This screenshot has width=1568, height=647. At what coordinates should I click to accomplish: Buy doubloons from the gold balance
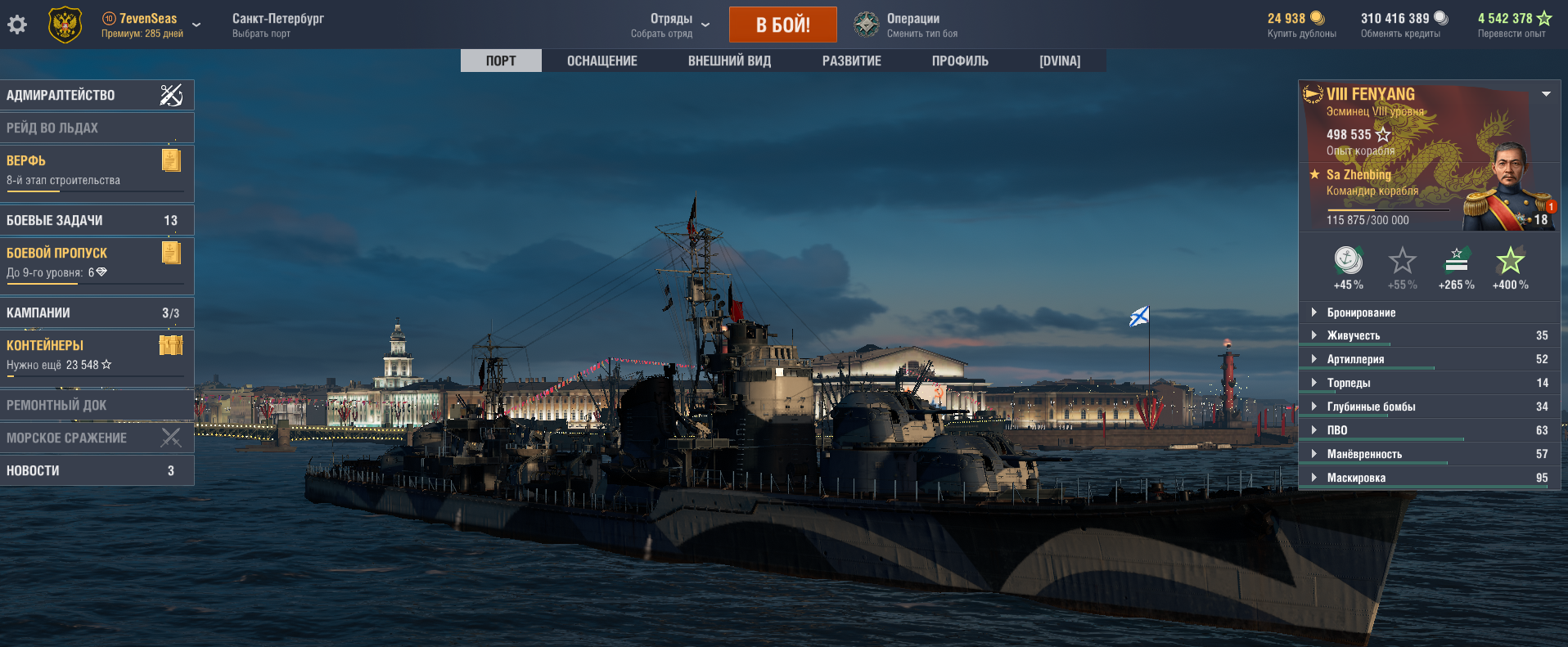click(1301, 25)
